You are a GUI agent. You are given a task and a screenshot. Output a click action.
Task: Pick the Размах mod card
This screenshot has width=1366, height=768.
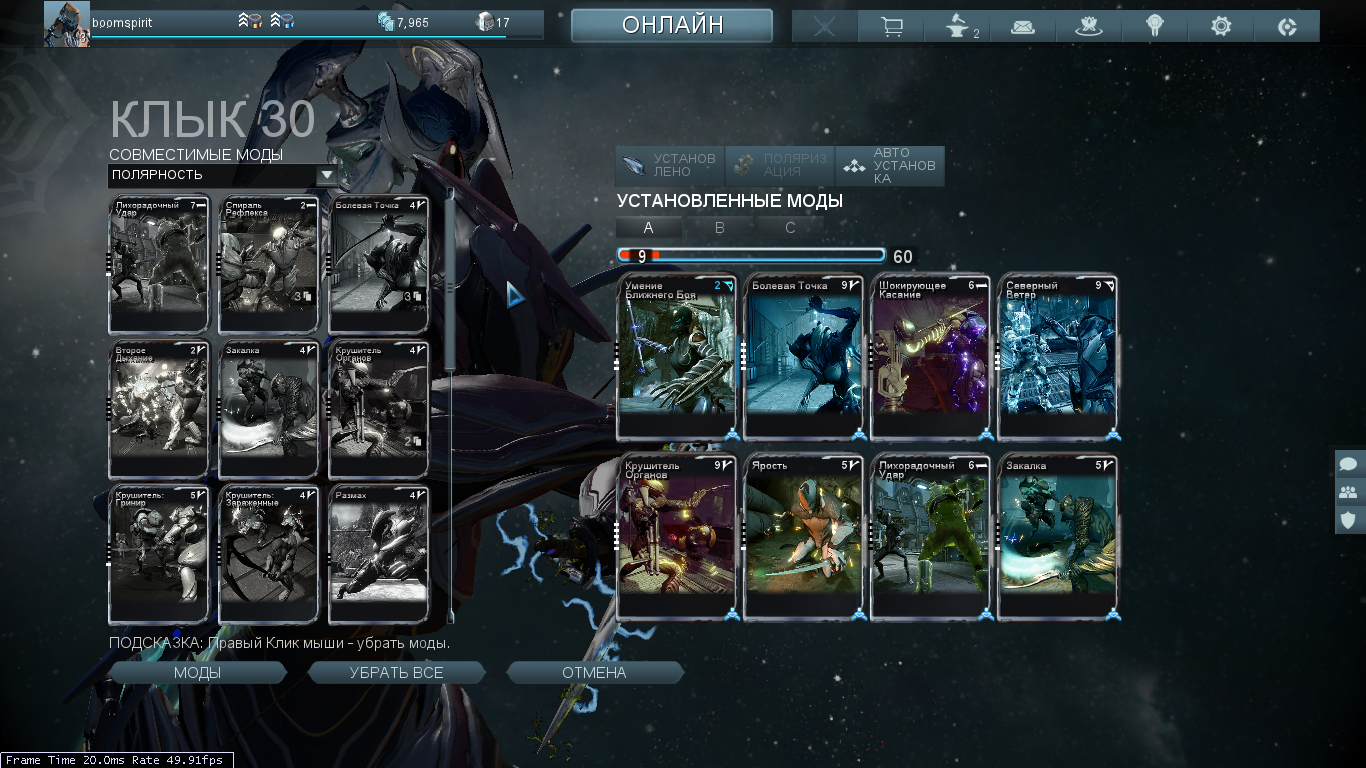point(378,554)
